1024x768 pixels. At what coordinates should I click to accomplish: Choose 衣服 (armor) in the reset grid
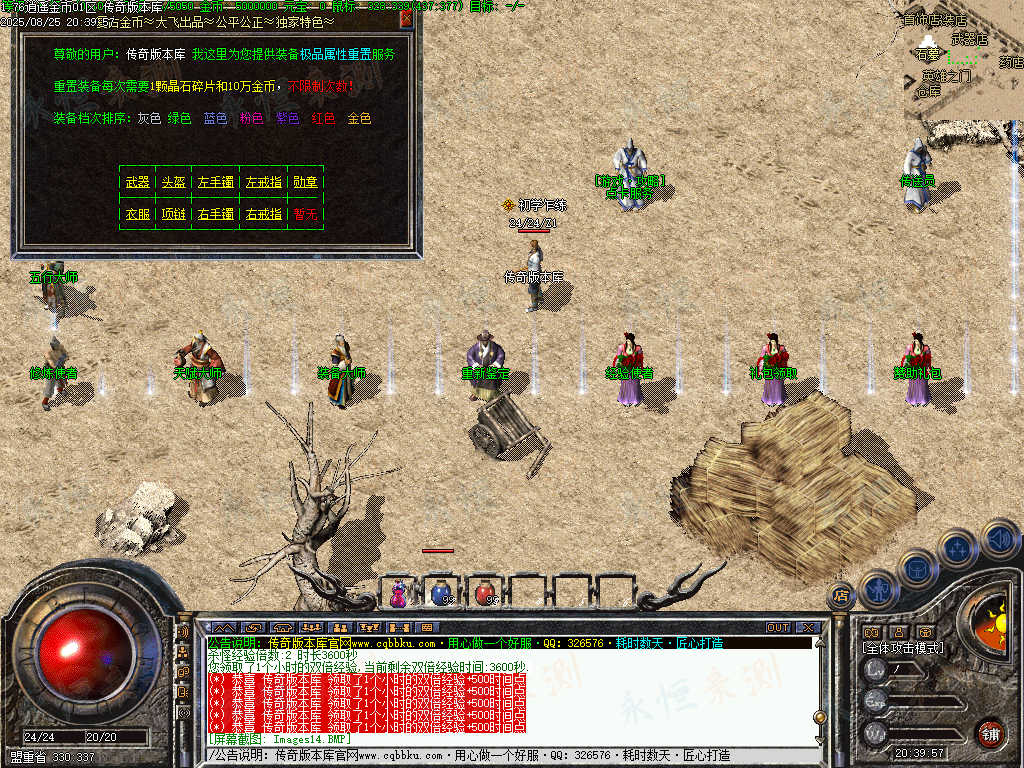point(137,214)
